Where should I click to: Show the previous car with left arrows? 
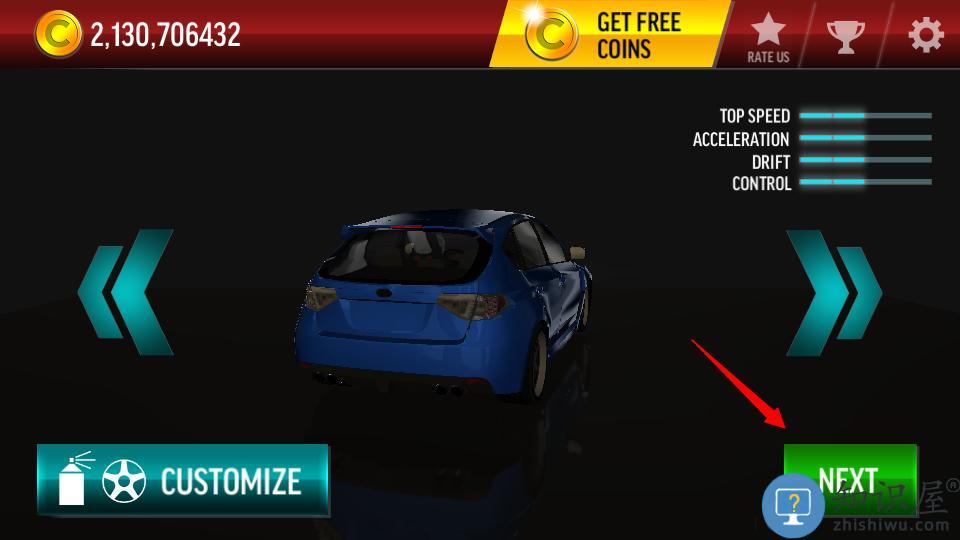(126, 292)
